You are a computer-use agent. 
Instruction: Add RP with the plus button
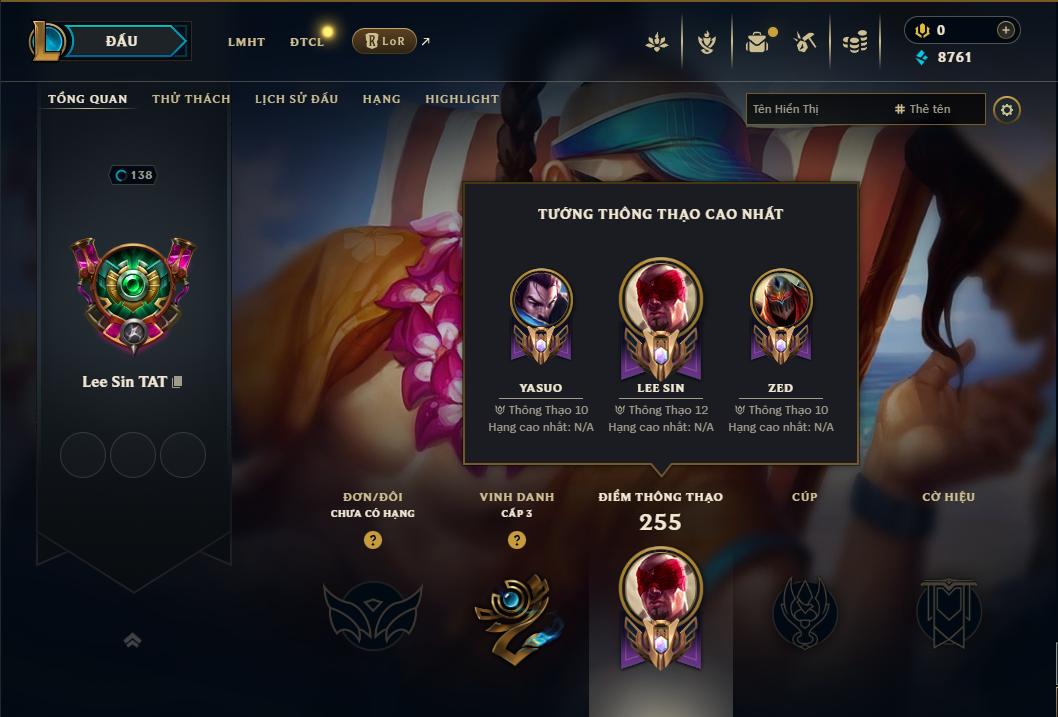1005,30
